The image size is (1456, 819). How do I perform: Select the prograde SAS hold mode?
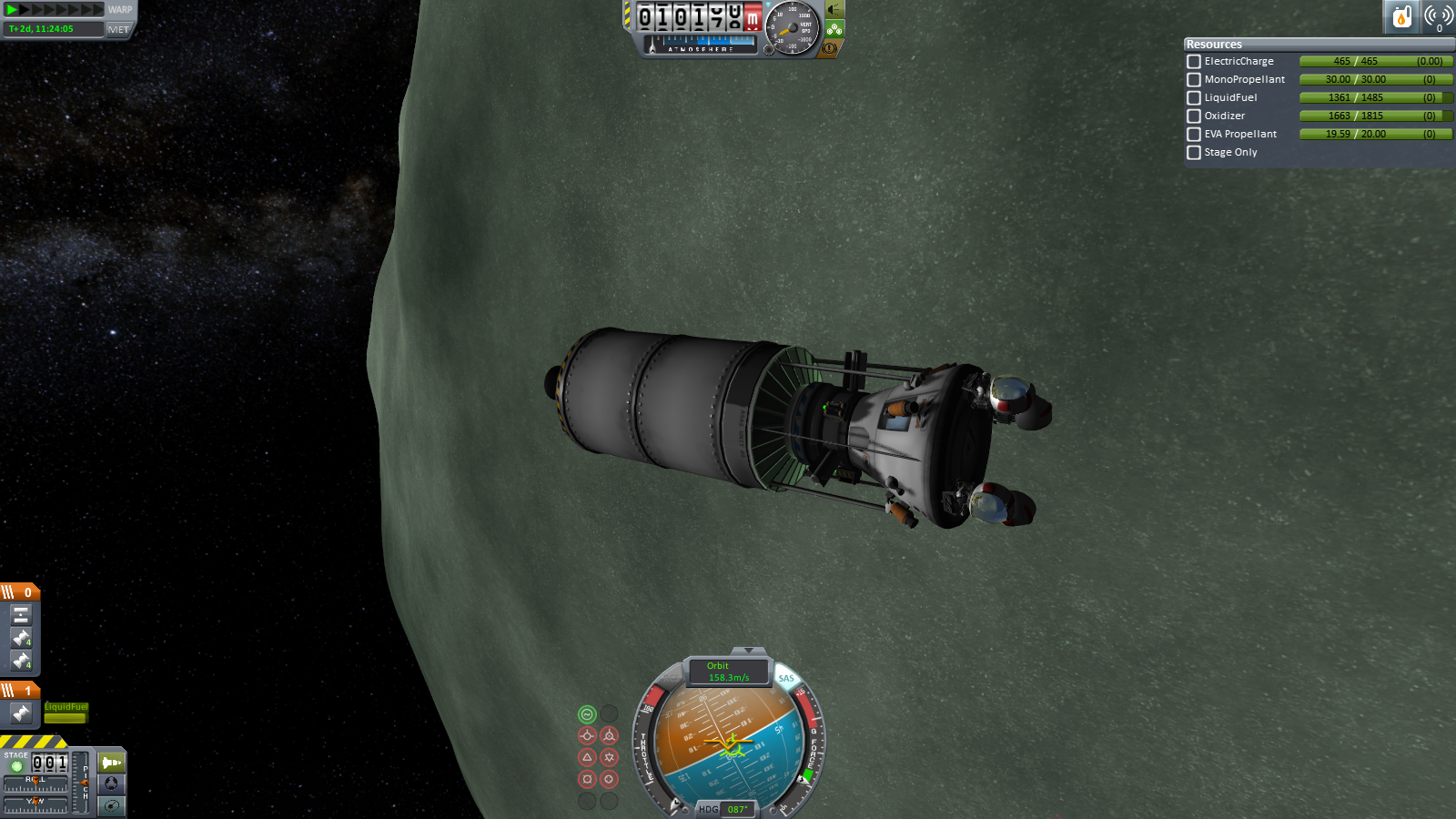[x=587, y=735]
